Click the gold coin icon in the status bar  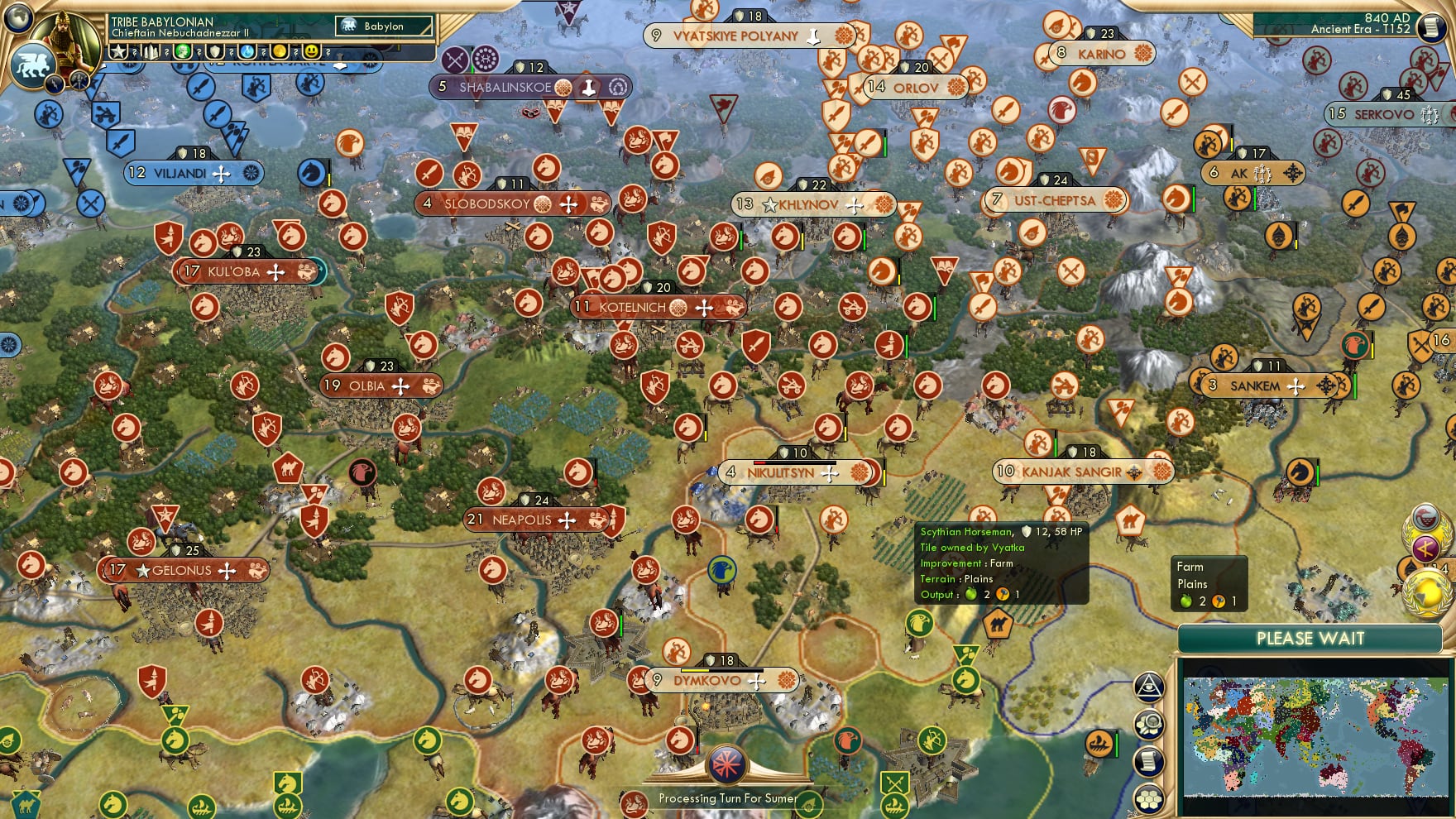[x=279, y=51]
